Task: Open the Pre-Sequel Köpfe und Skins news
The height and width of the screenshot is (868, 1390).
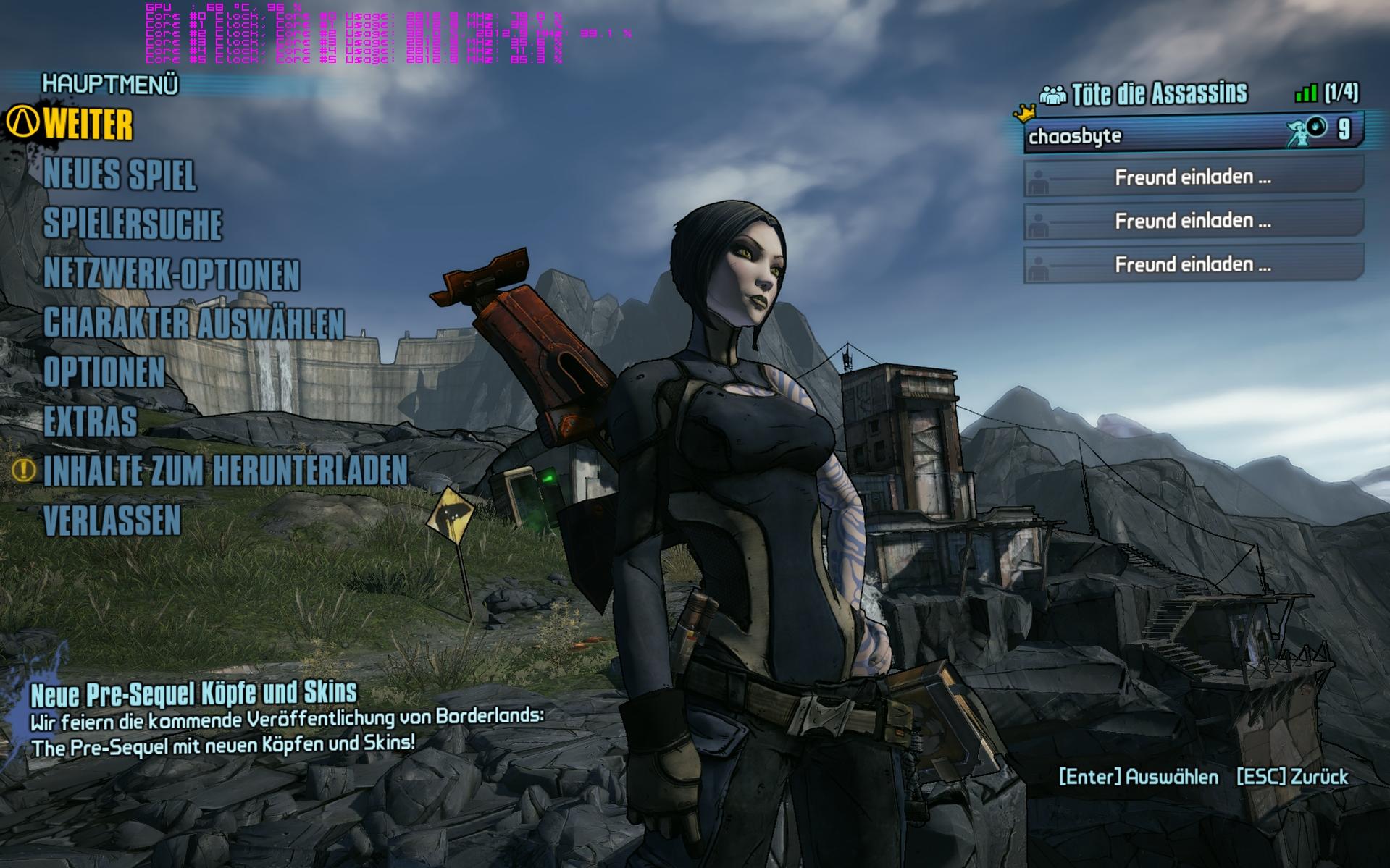Action: (x=193, y=694)
